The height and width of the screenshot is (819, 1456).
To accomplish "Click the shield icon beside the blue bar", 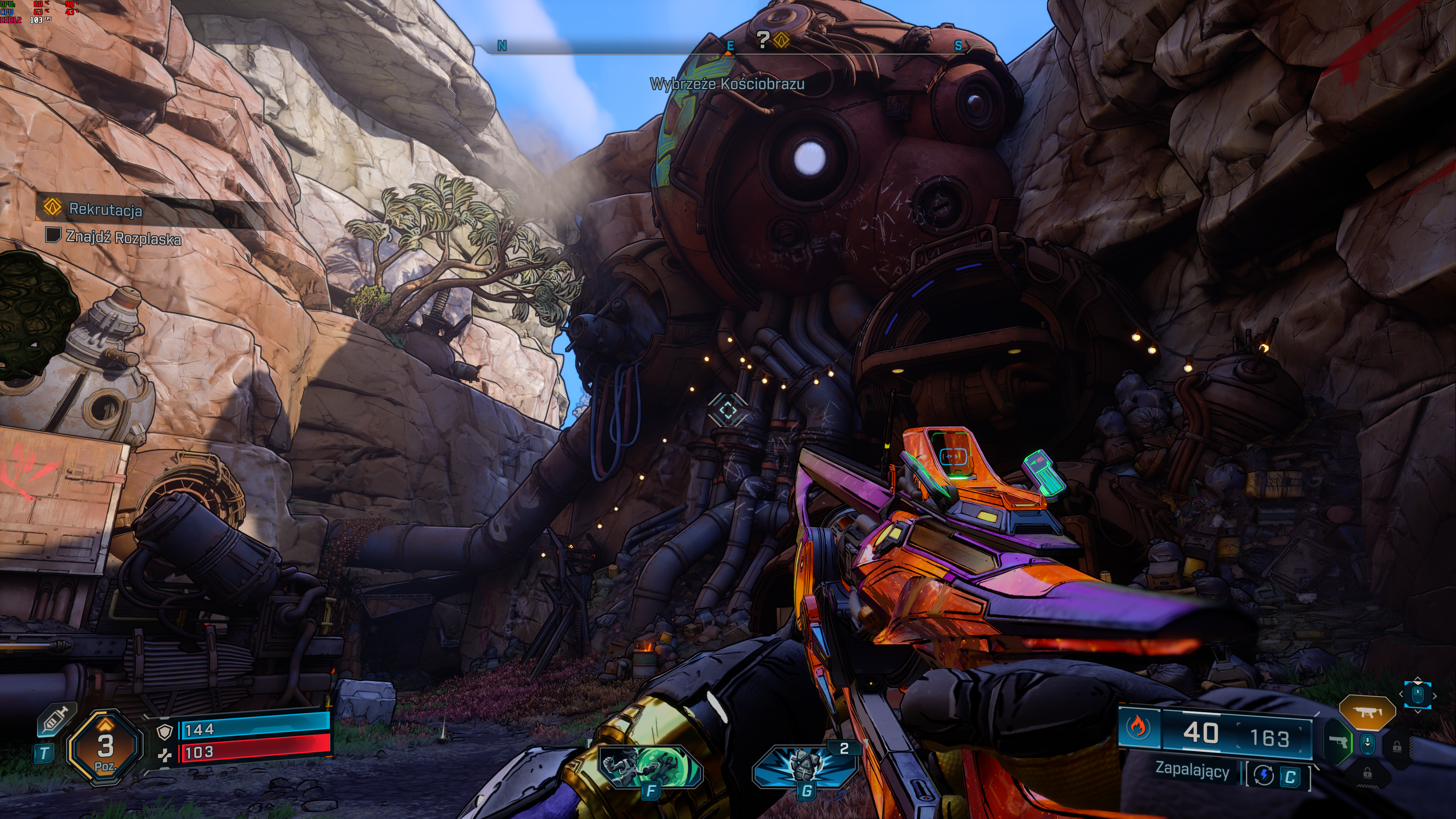I will point(165,733).
